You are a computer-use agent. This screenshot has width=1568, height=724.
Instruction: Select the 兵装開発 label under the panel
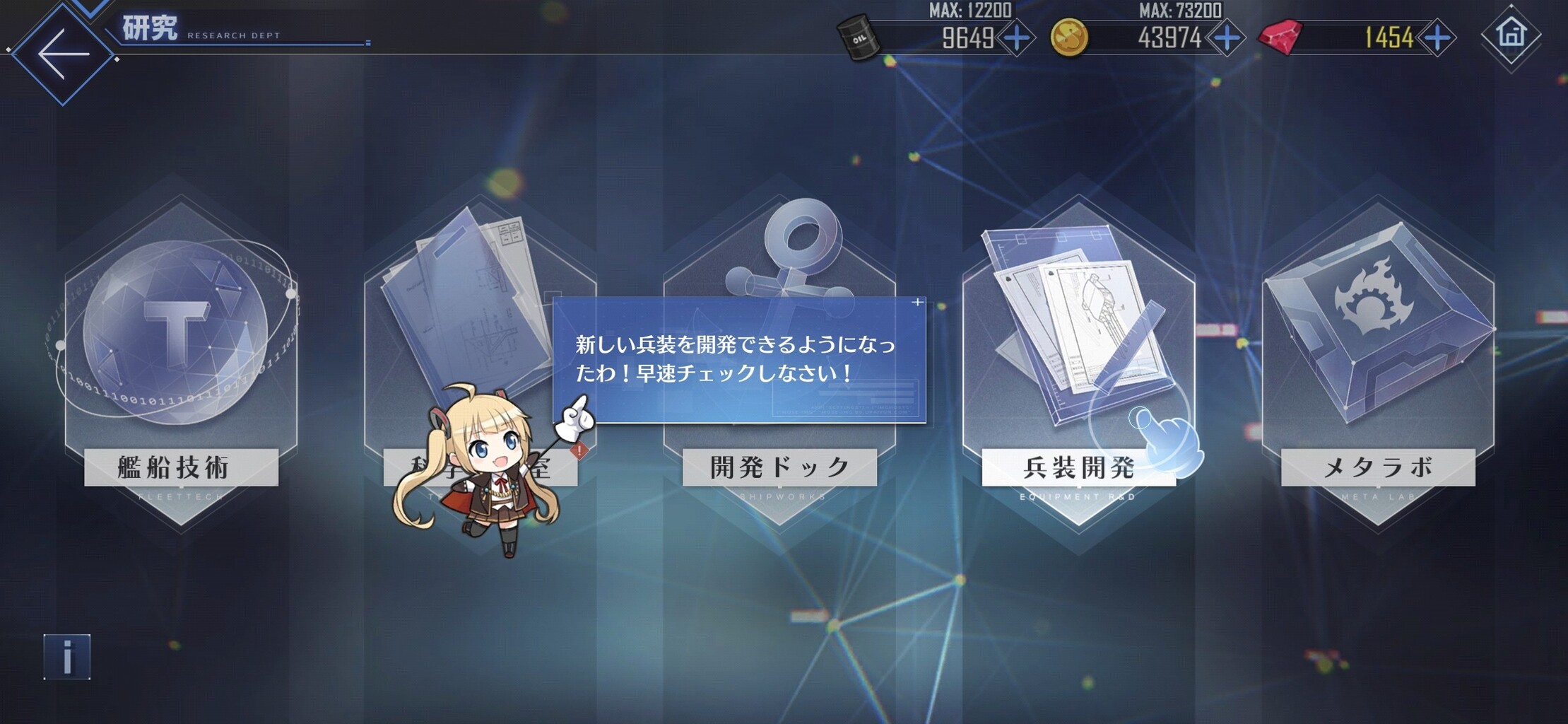pyautogui.click(x=1080, y=467)
